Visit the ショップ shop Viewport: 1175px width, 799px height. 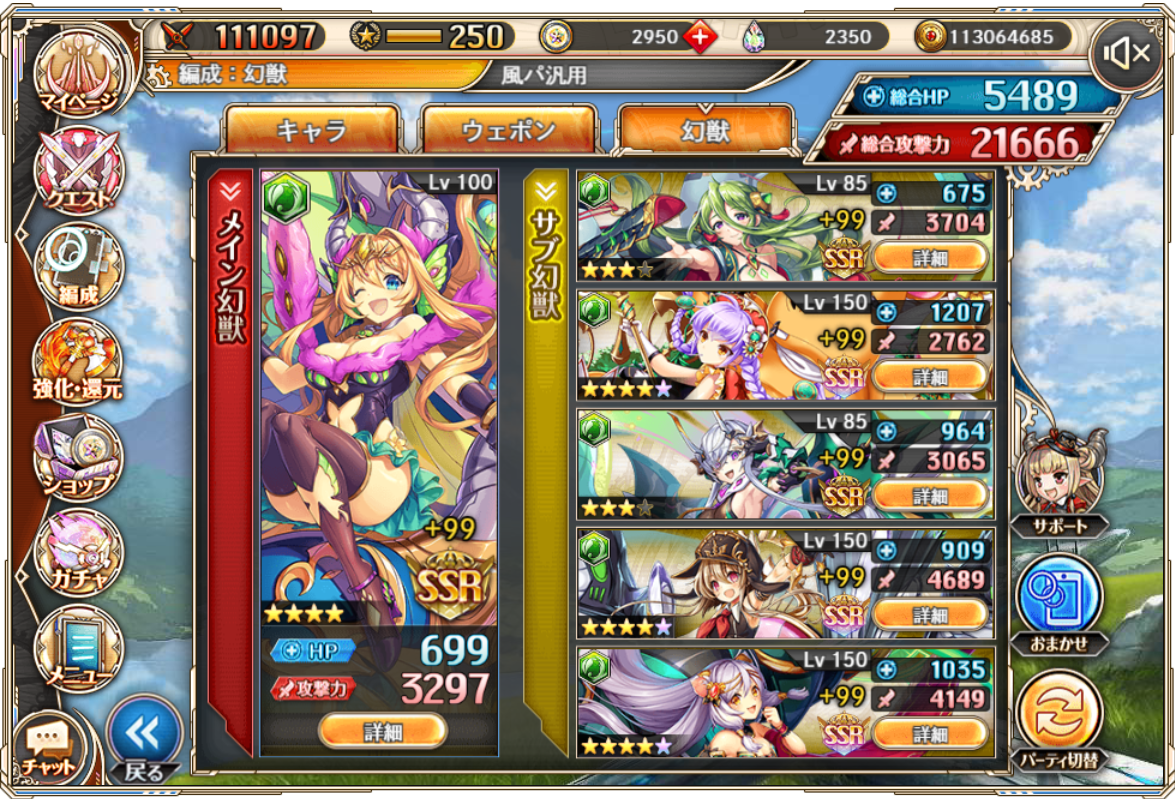78,457
